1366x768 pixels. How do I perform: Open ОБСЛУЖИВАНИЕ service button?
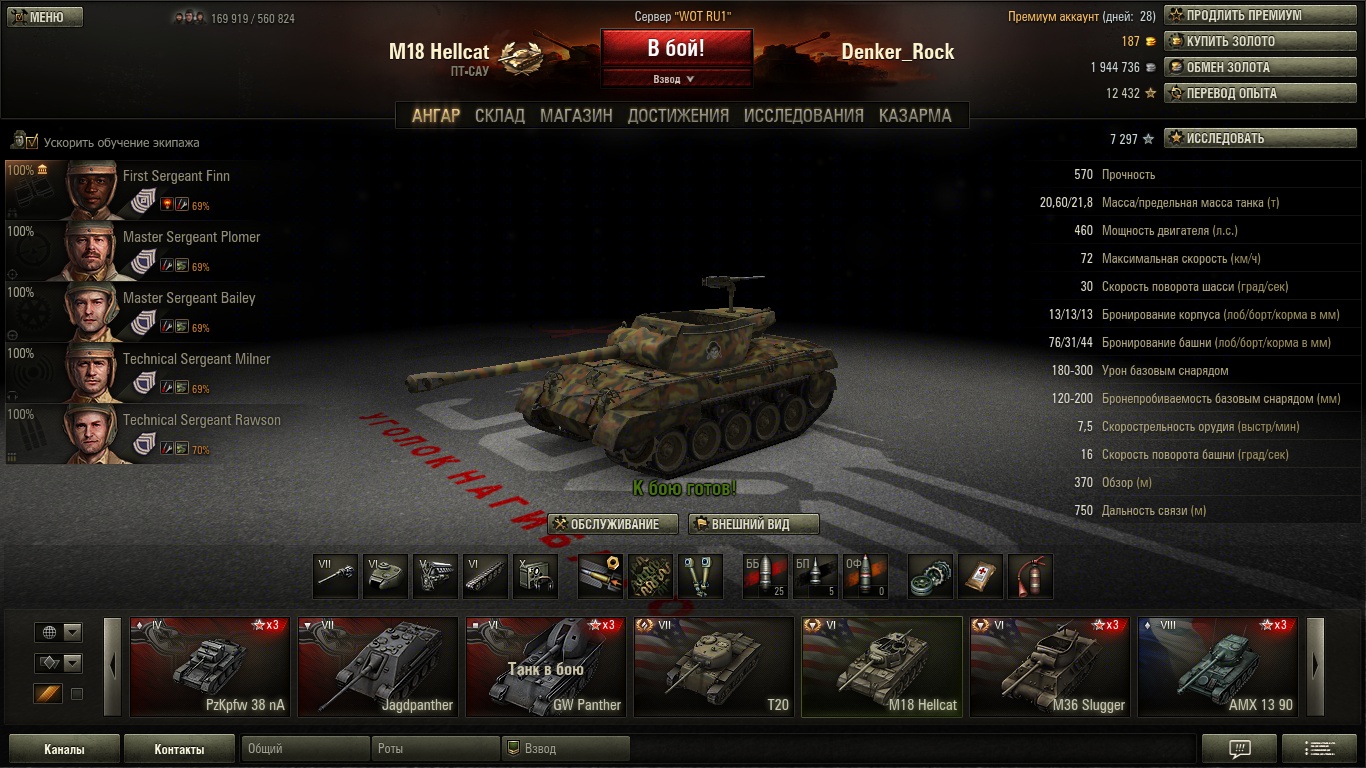click(x=613, y=524)
